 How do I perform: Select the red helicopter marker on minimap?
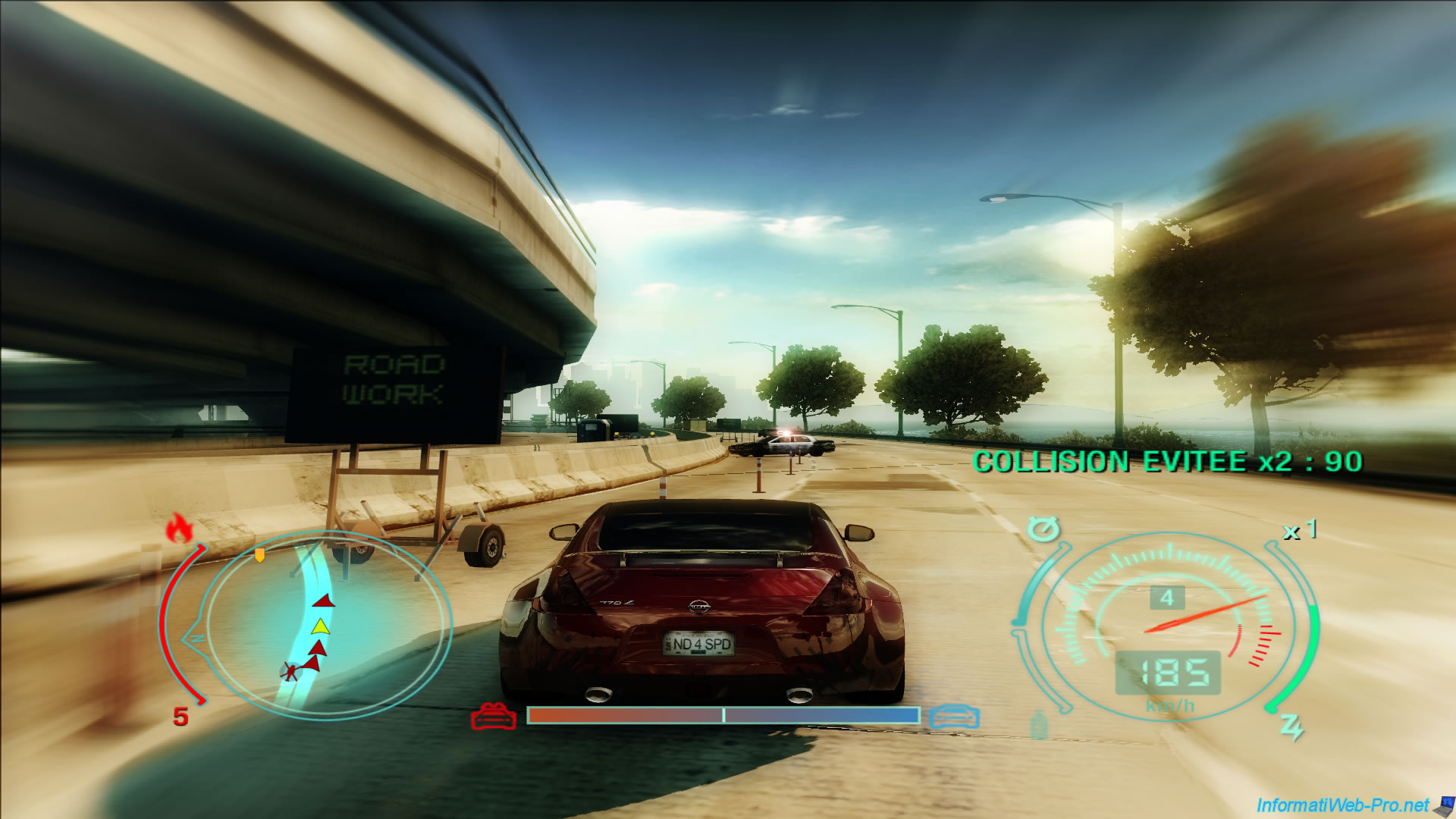point(290,670)
